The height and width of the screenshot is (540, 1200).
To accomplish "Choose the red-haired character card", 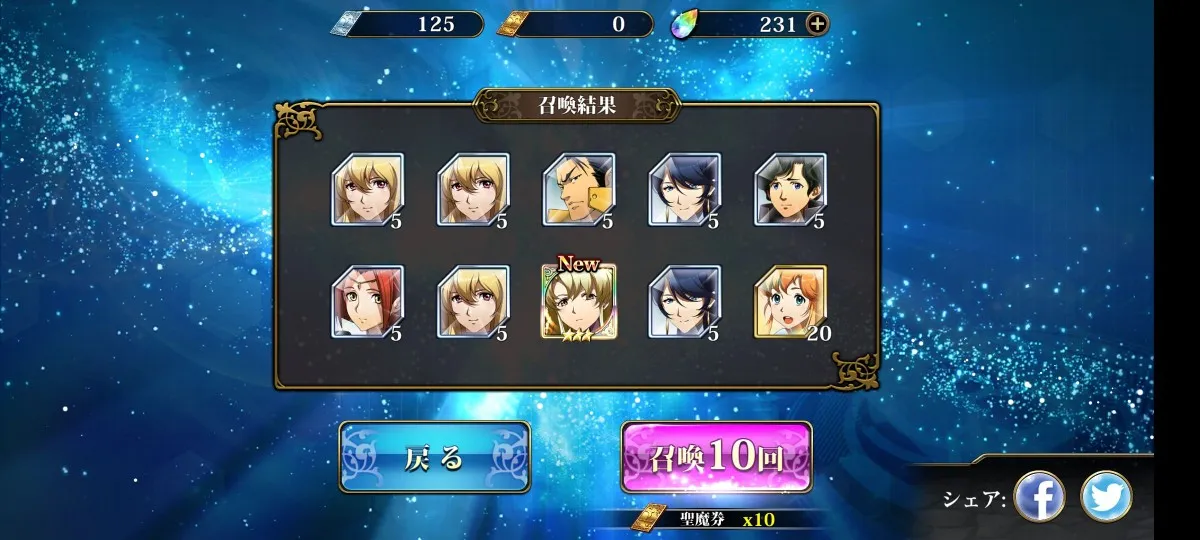I will [x=367, y=301].
